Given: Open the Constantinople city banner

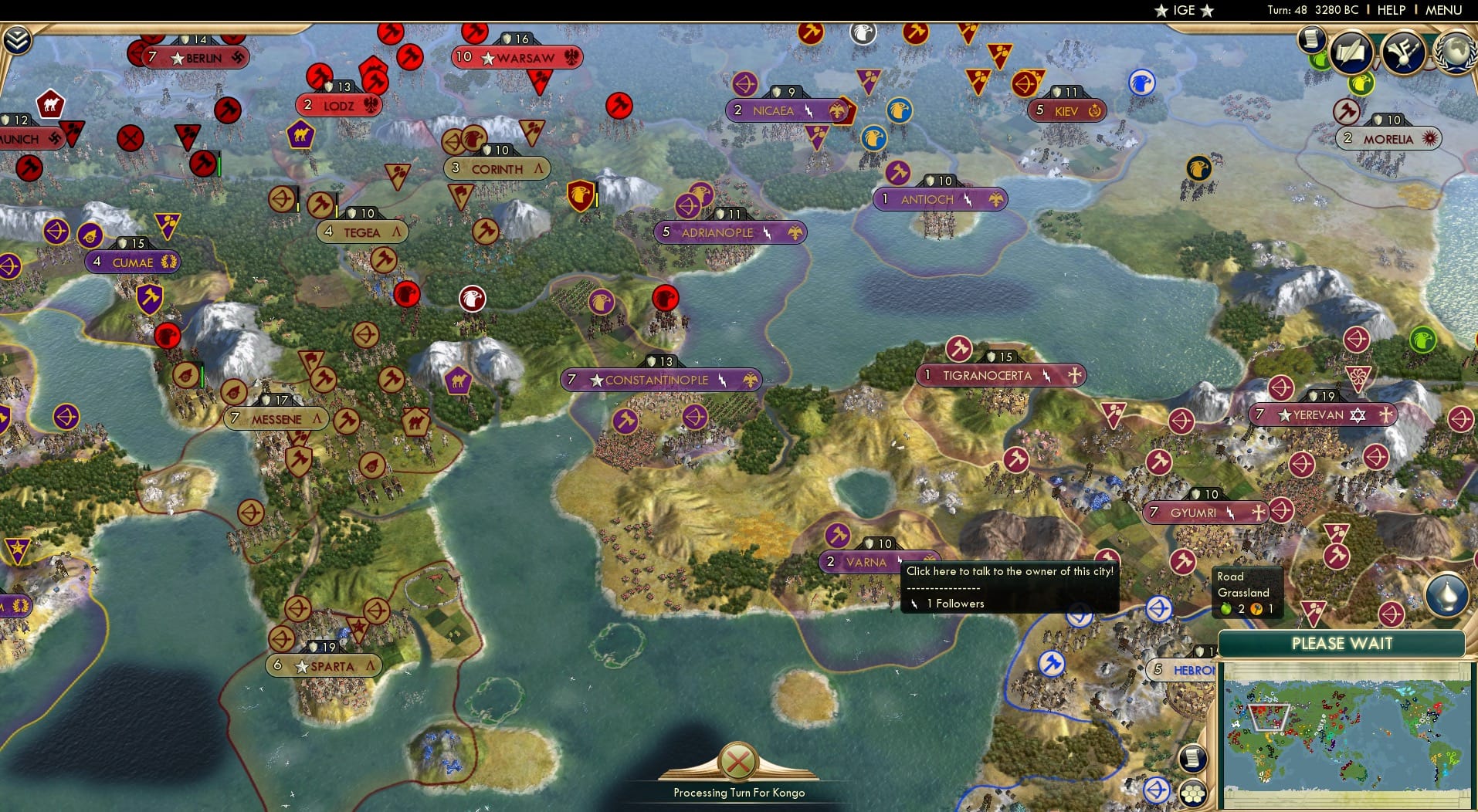Looking at the screenshot, I should coord(658,380).
